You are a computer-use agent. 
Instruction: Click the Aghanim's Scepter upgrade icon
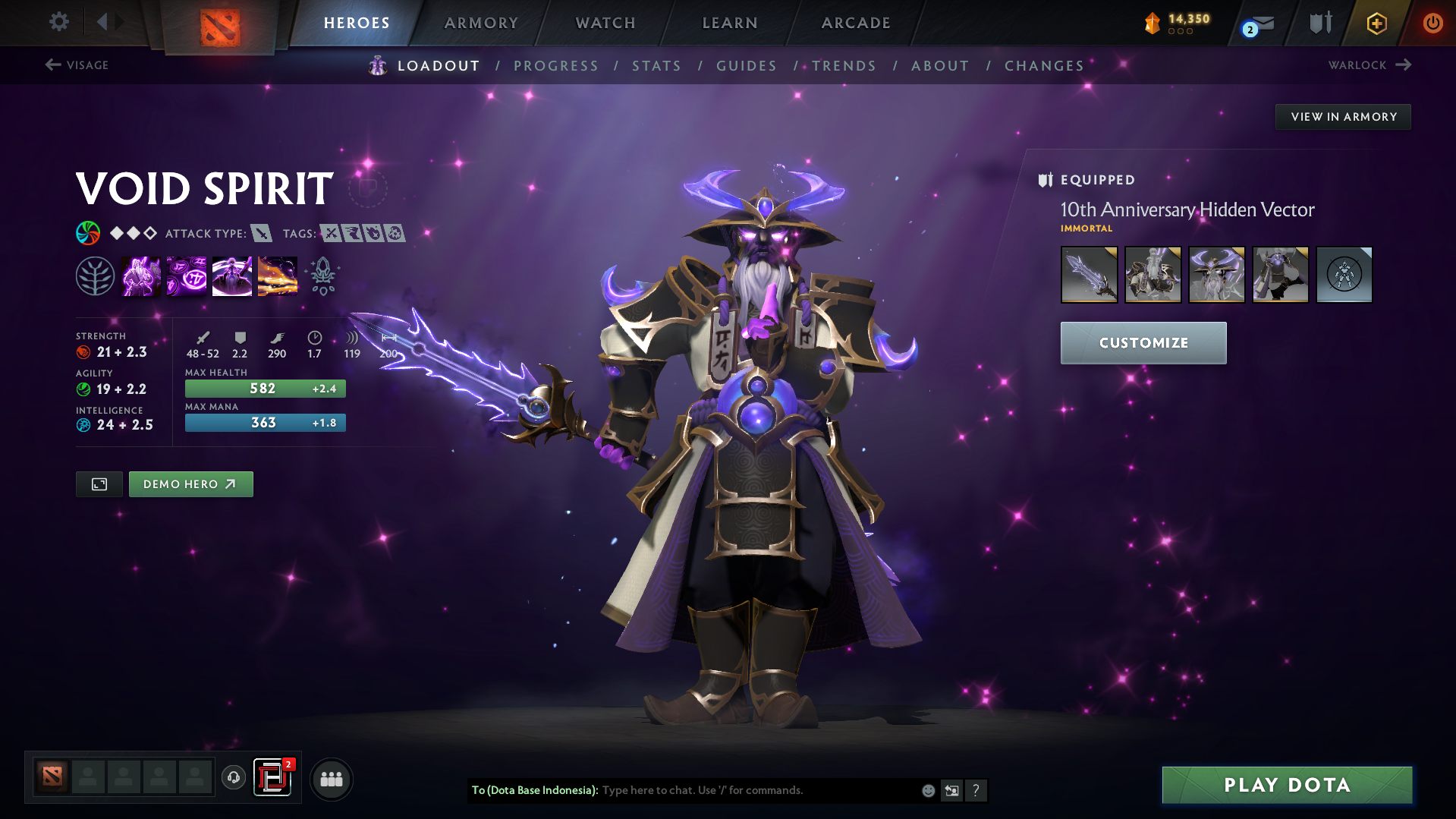click(x=322, y=275)
